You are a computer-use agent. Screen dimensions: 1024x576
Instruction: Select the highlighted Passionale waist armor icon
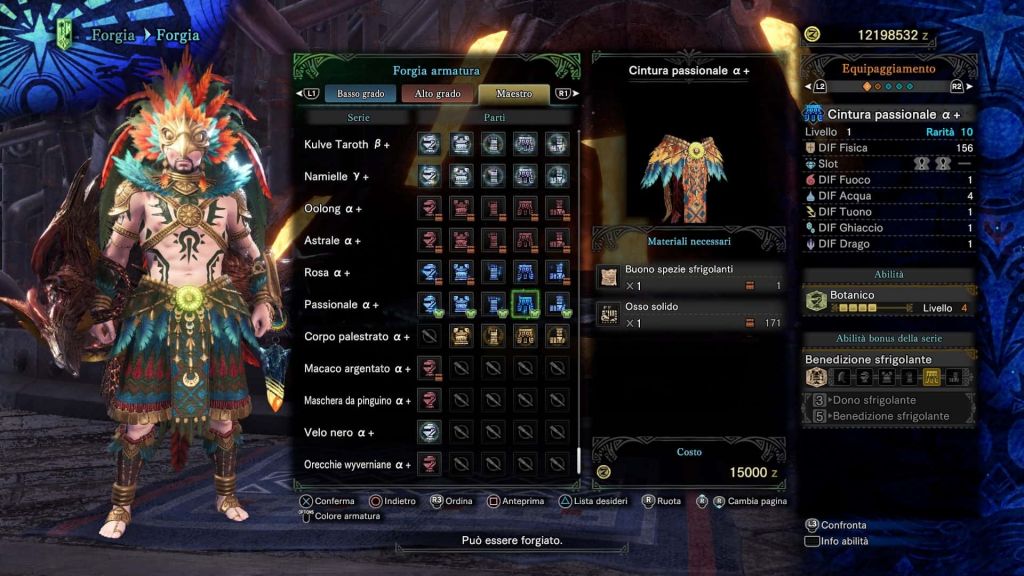tap(525, 304)
